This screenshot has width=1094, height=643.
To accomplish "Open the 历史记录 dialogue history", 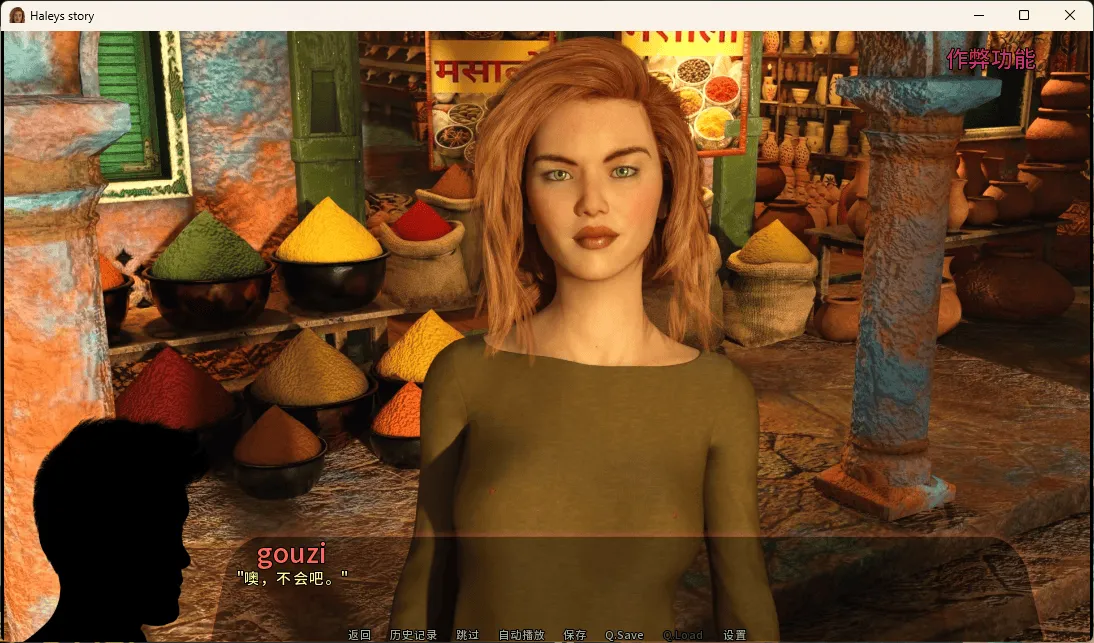I will pyautogui.click(x=413, y=635).
